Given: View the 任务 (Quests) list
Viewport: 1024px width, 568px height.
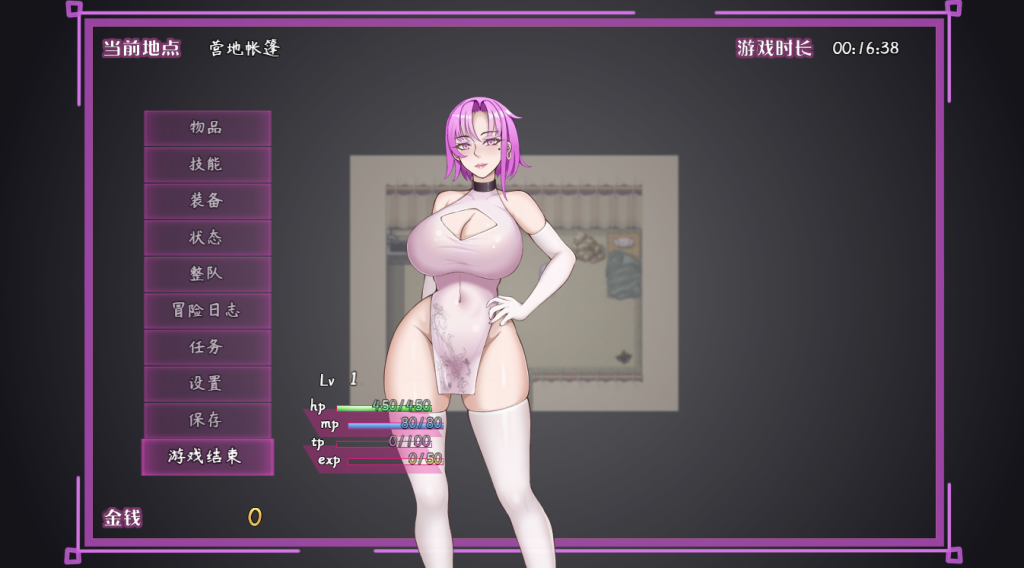Looking at the screenshot, I should pos(207,347).
